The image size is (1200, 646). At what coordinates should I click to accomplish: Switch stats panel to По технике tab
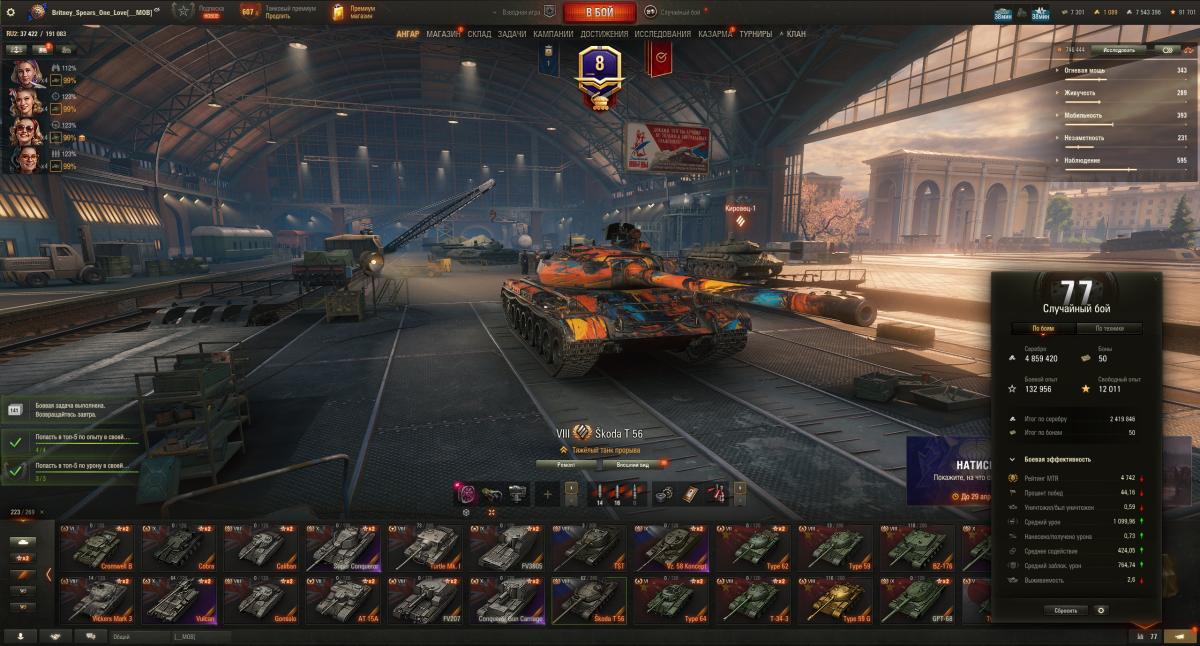(x=1110, y=328)
